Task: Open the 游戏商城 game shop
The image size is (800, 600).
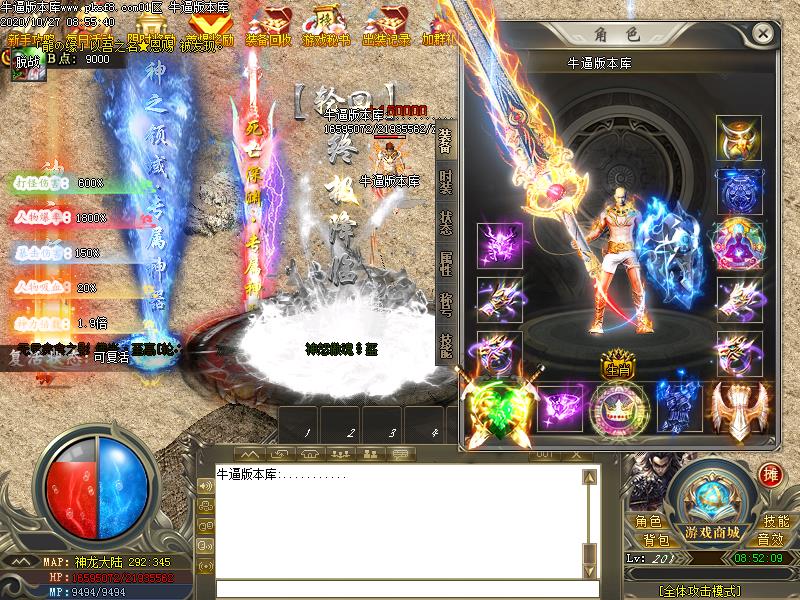Action: pyautogui.click(x=712, y=531)
